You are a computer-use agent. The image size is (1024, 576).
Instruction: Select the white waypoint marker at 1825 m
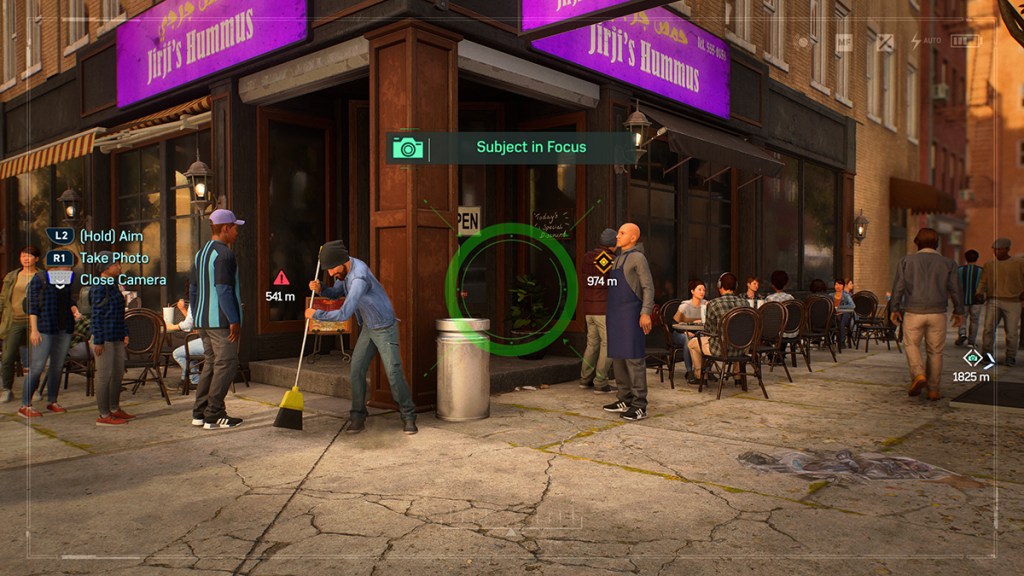[x=972, y=358]
